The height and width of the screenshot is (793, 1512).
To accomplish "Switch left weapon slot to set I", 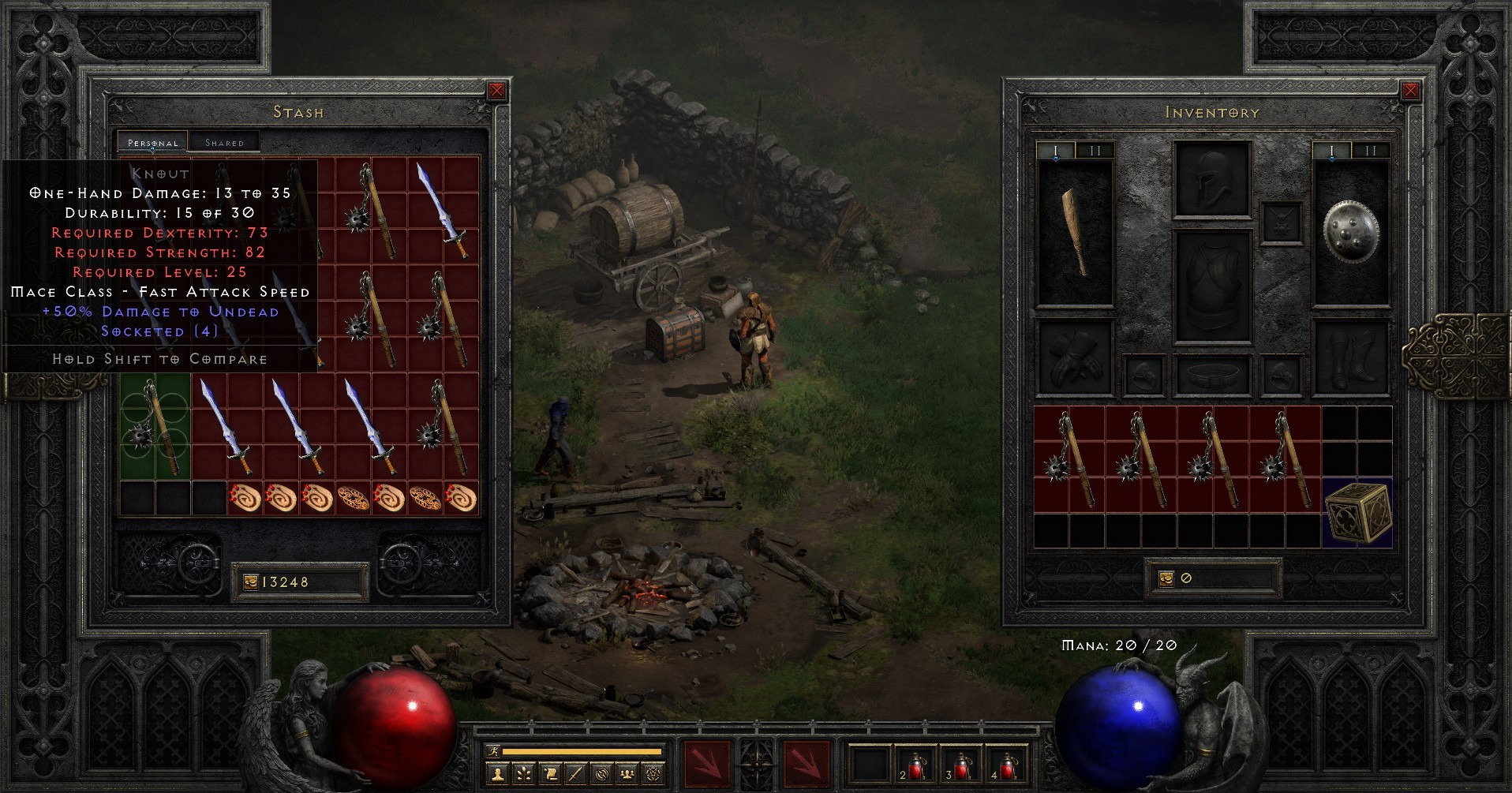I will coord(1055,150).
